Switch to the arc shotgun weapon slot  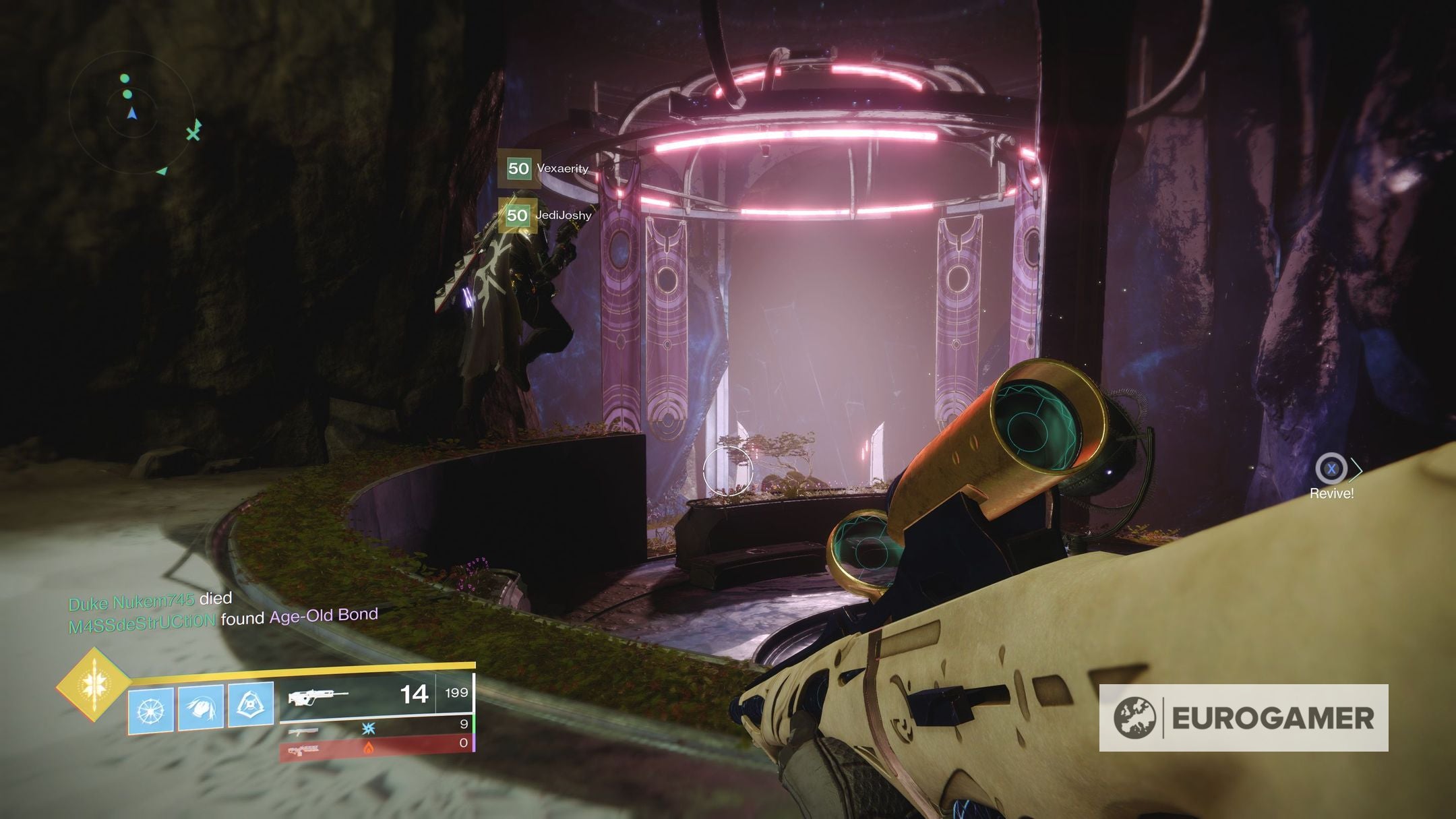pos(376,727)
